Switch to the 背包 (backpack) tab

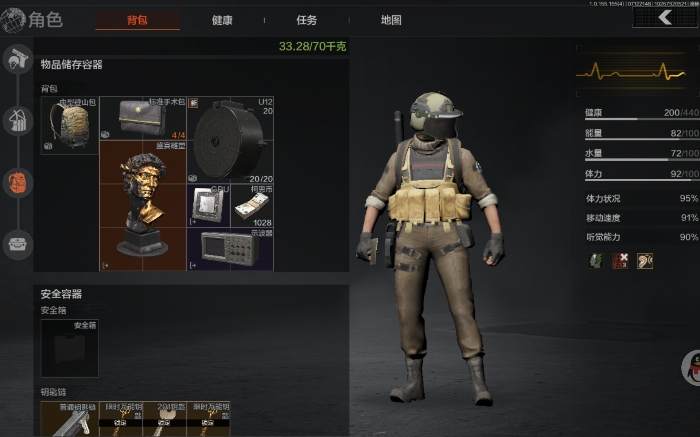pos(138,20)
